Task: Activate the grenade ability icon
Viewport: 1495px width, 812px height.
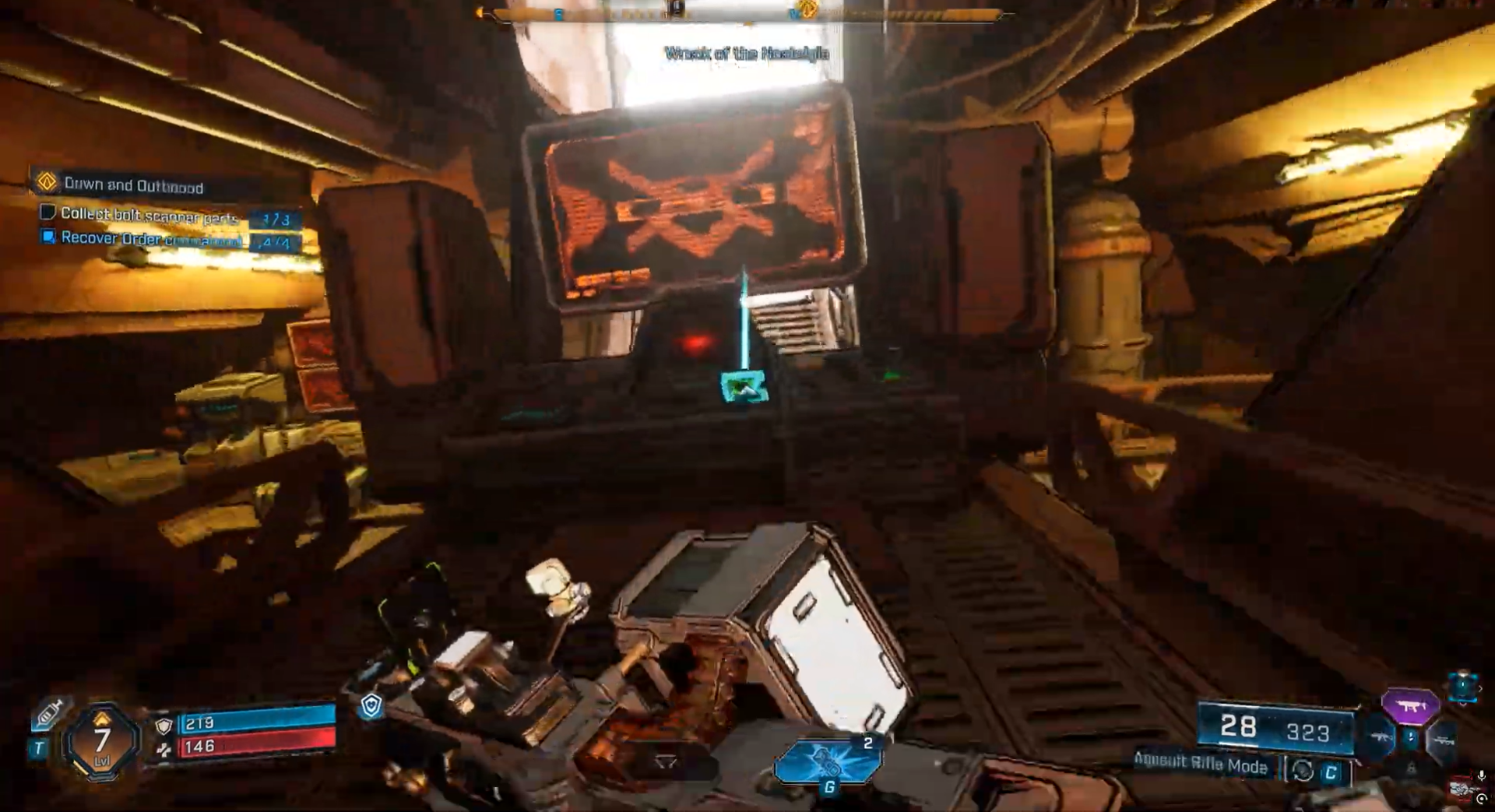Action: pyautogui.click(x=827, y=762)
